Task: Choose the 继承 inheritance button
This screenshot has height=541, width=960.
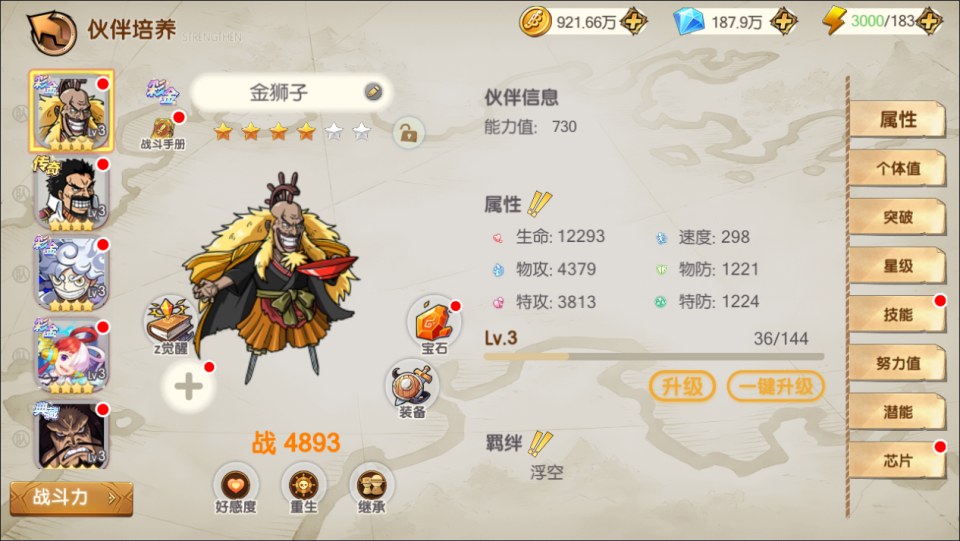Action: click(x=371, y=487)
